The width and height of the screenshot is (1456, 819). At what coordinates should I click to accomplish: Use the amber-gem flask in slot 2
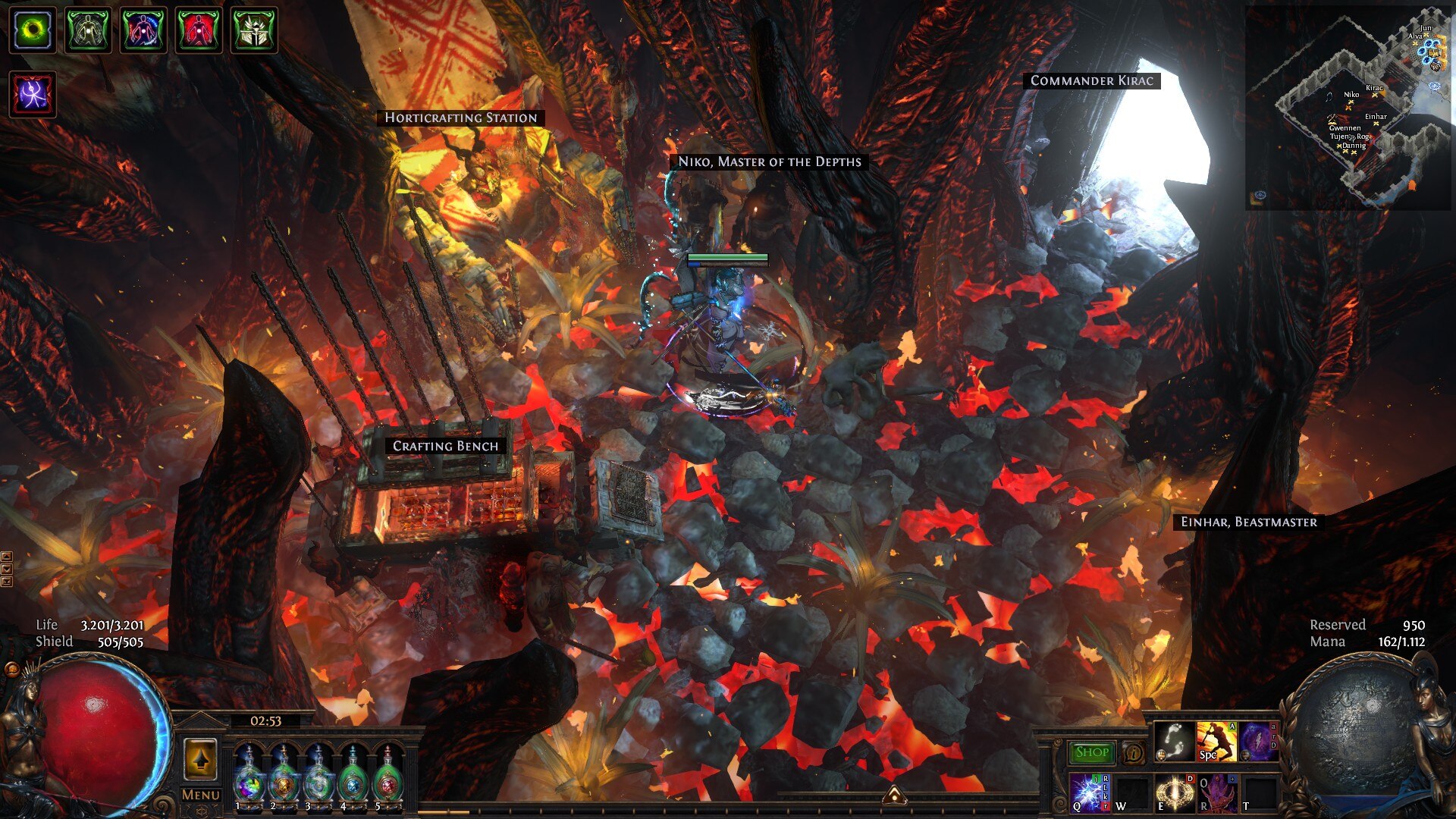pos(284,773)
